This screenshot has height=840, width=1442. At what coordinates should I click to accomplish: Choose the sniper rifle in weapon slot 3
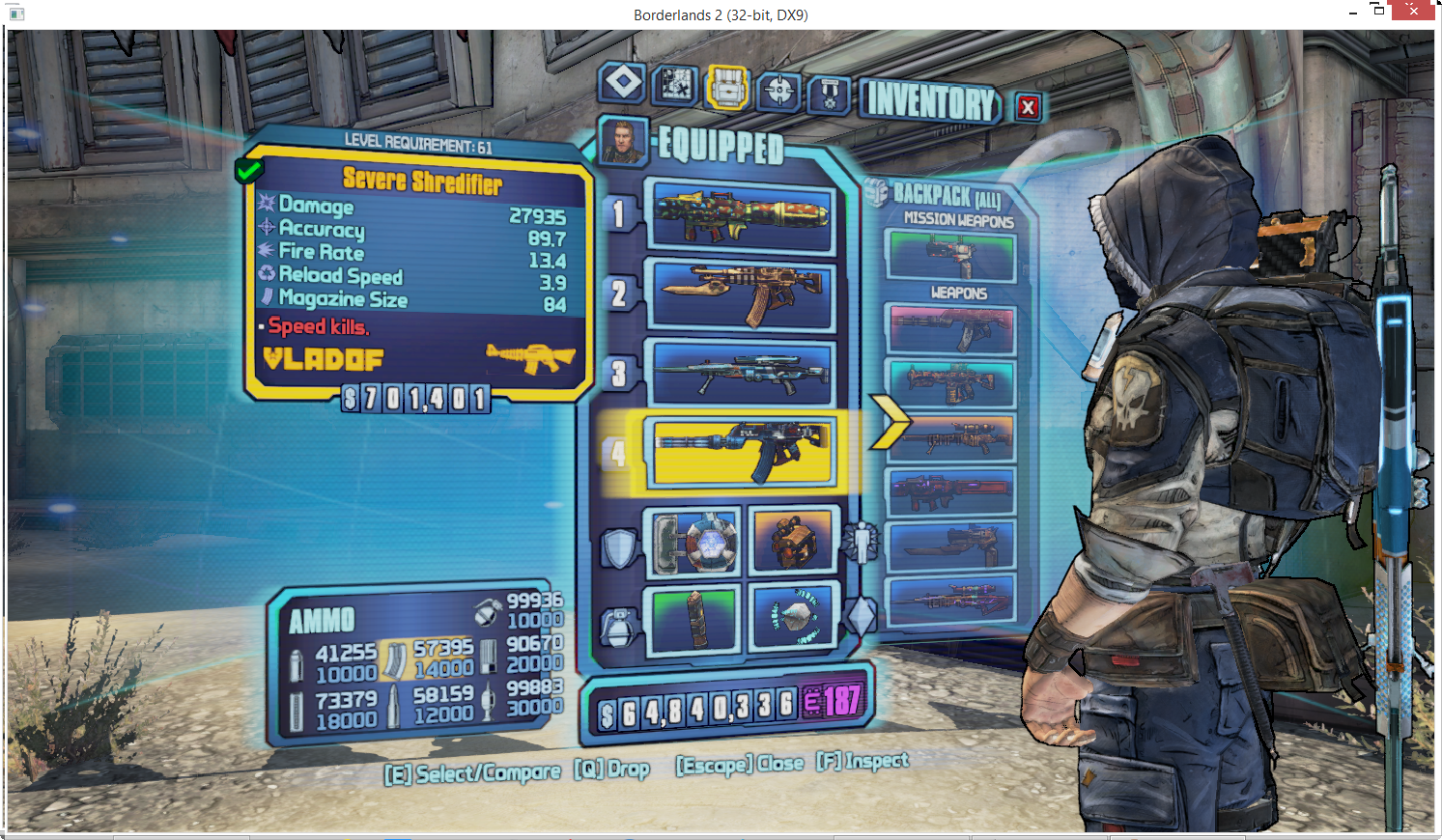(741, 373)
